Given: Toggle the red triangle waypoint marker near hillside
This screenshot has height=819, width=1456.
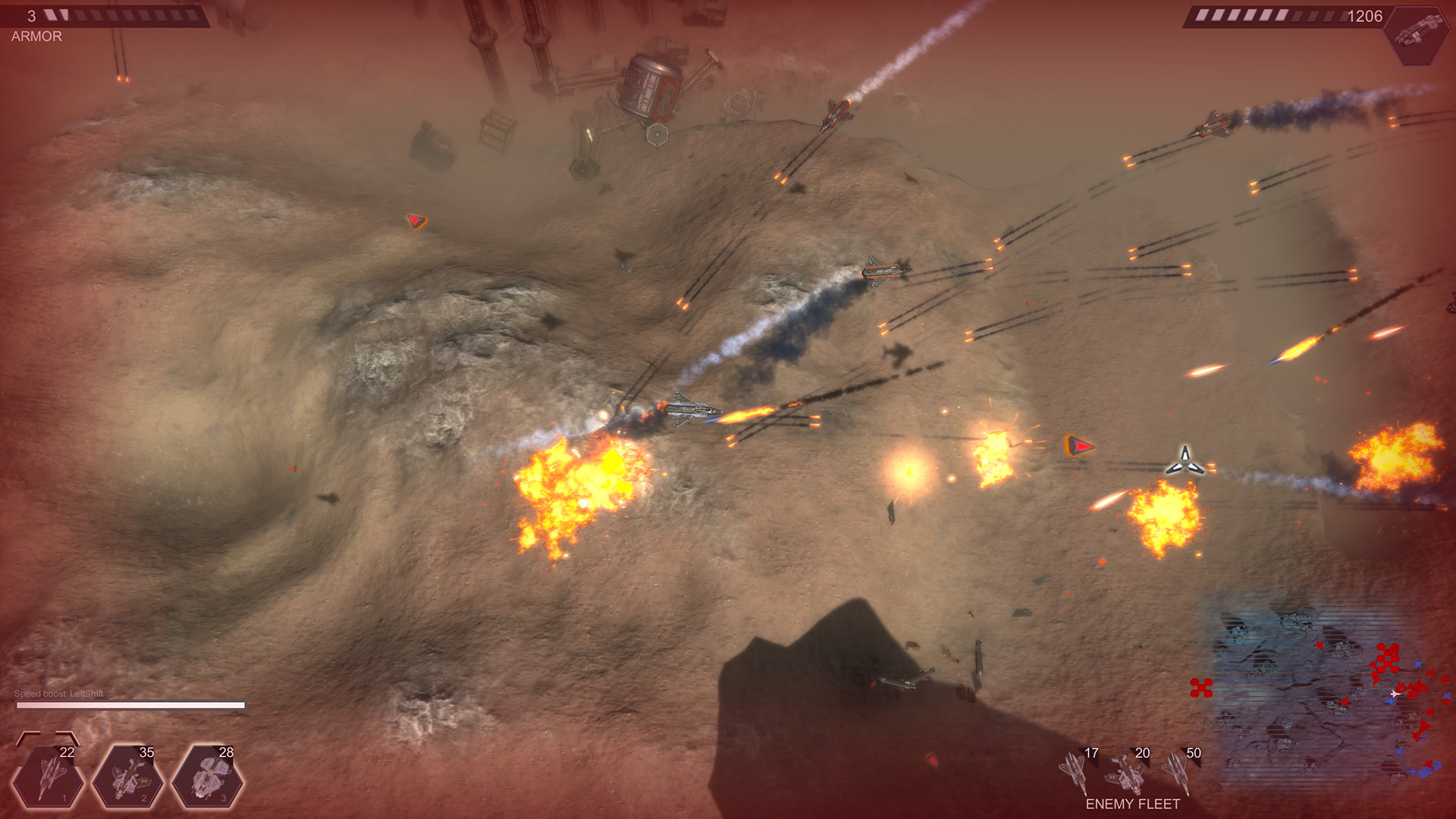Looking at the screenshot, I should [416, 220].
